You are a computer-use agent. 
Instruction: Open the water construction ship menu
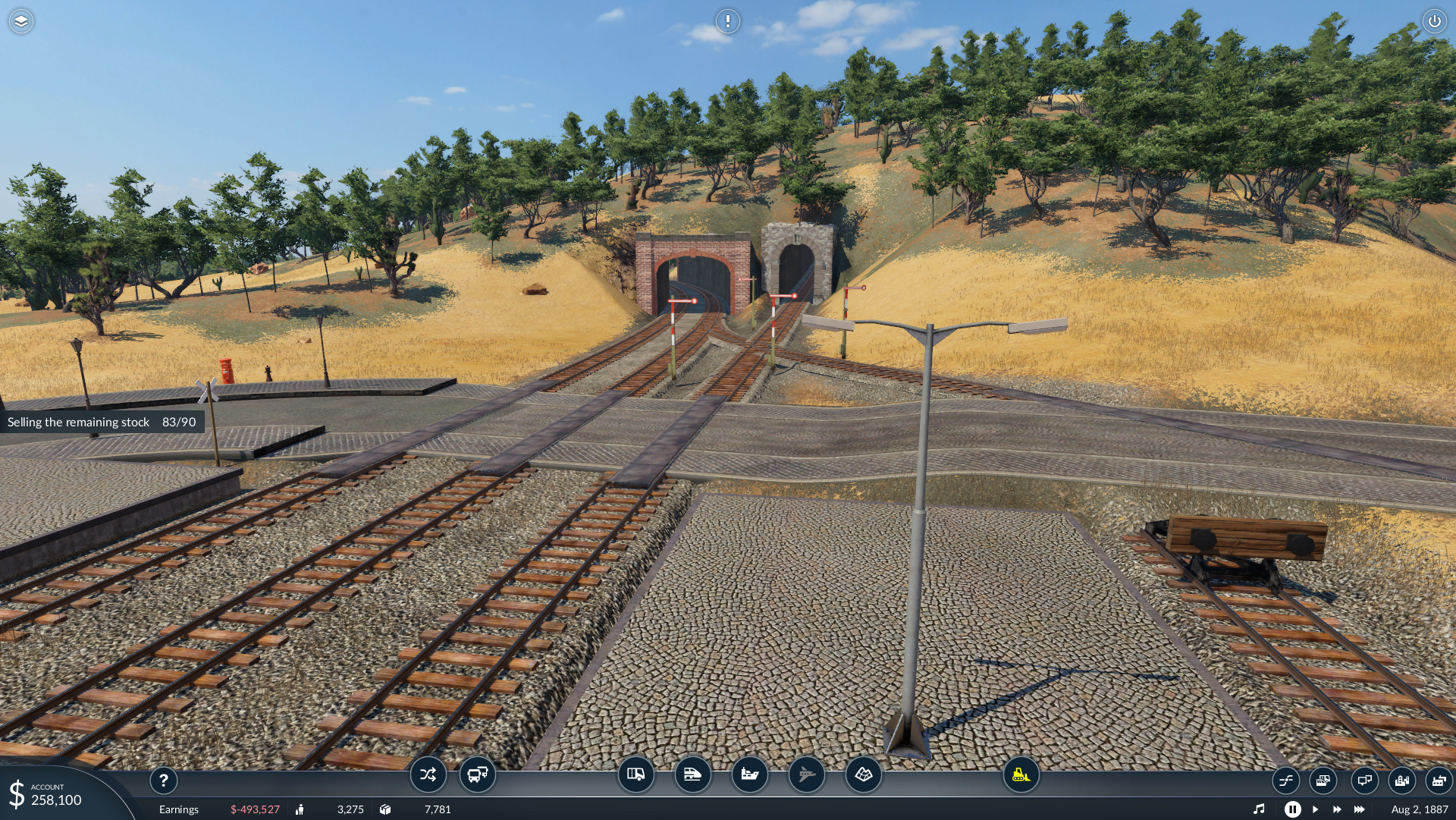click(749, 774)
